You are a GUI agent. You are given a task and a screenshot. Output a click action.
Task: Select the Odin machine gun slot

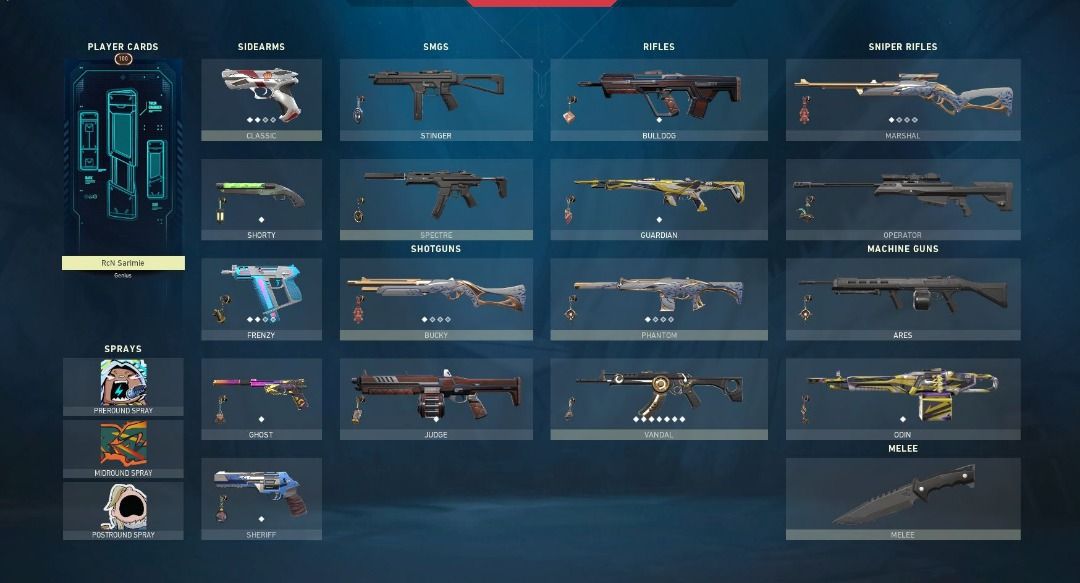point(902,398)
